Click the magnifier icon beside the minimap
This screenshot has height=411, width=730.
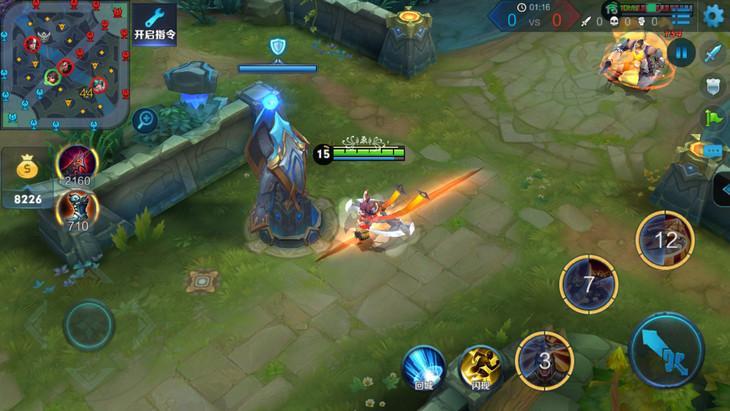(x=146, y=120)
